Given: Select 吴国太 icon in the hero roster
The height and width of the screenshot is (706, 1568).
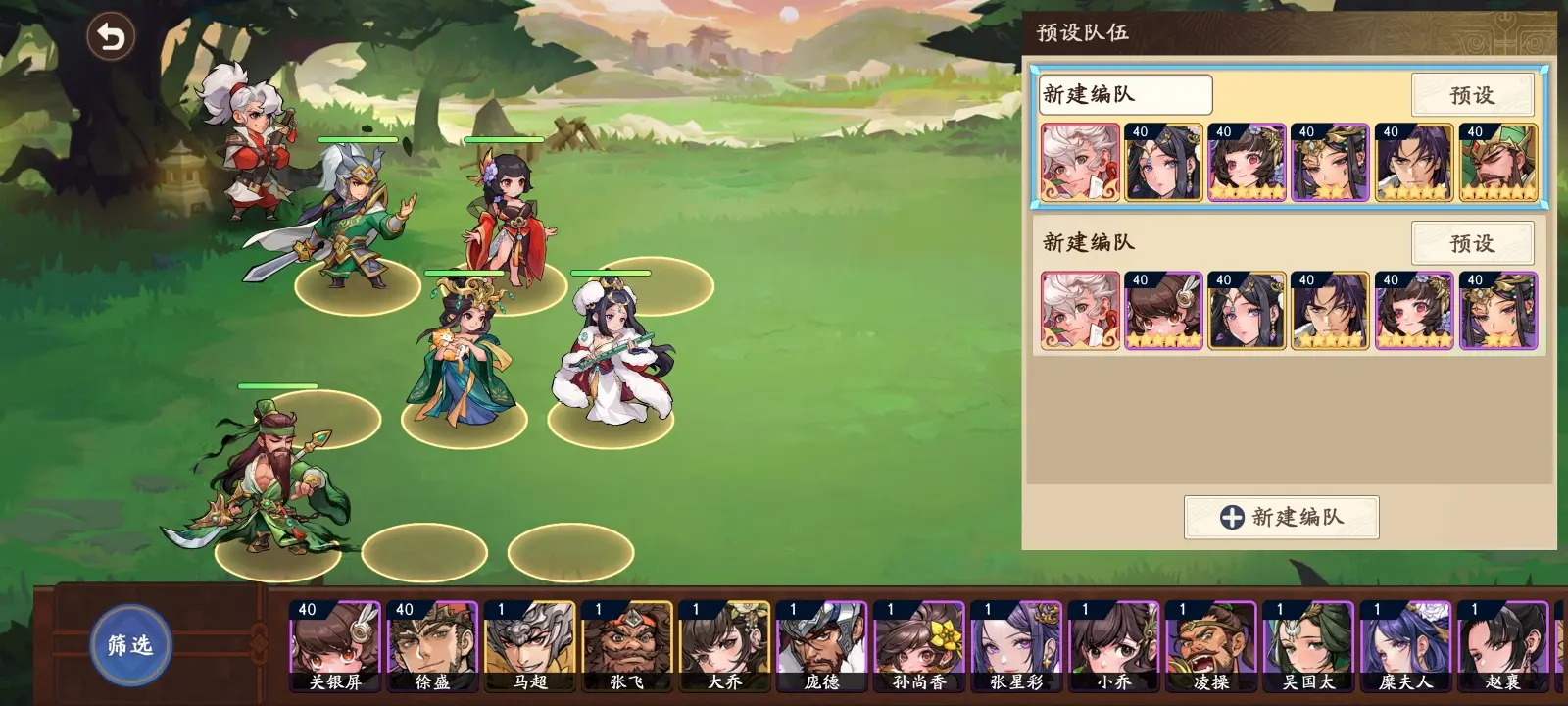Looking at the screenshot, I should click(x=1306, y=642).
